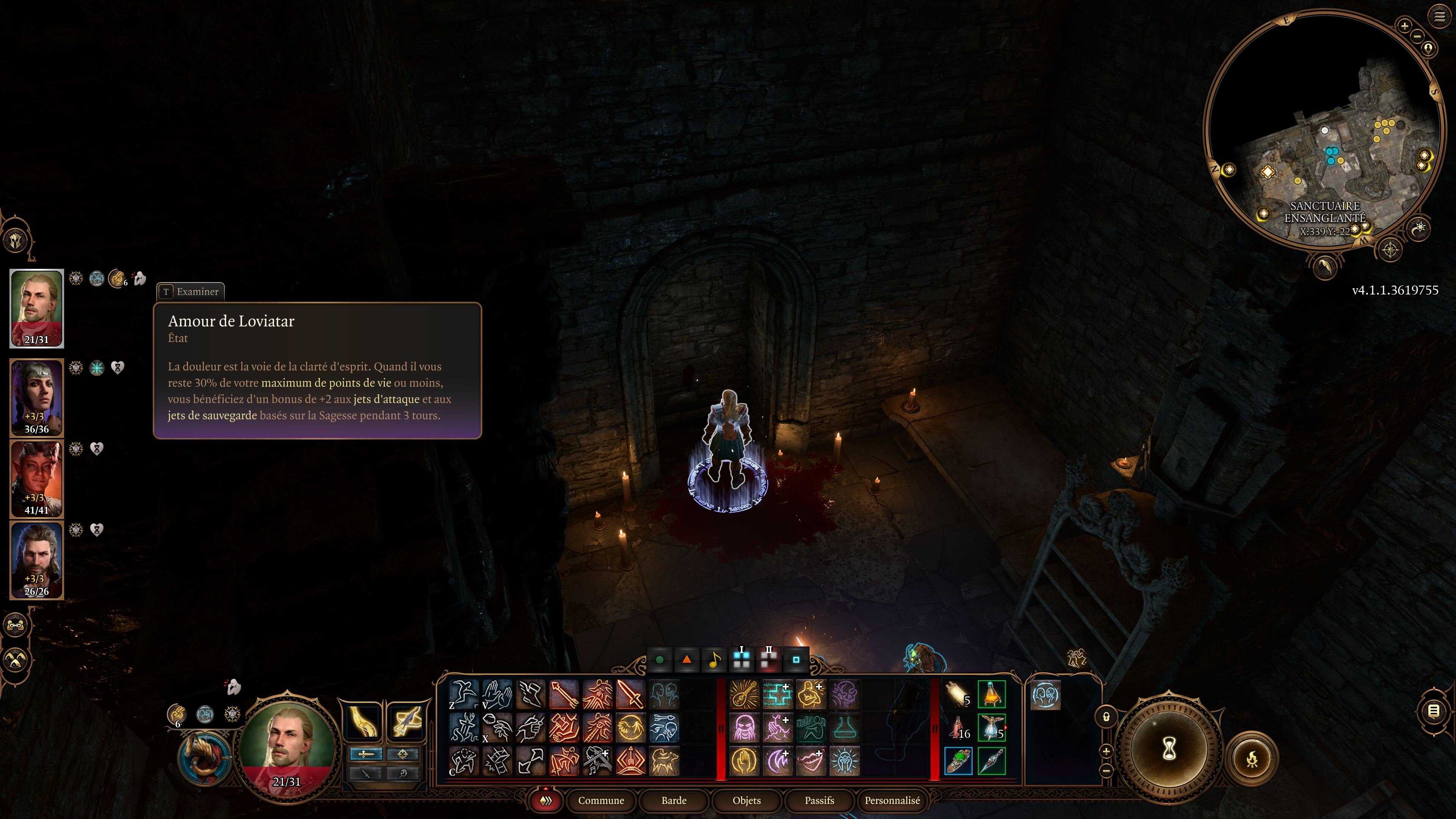Toggle the level I spell slot filter
The image size is (1456, 819).
click(x=742, y=660)
